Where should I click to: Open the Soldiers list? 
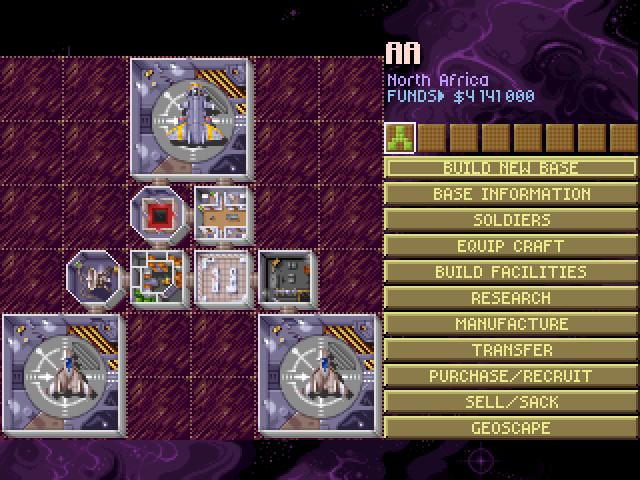pyautogui.click(x=510, y=219)
